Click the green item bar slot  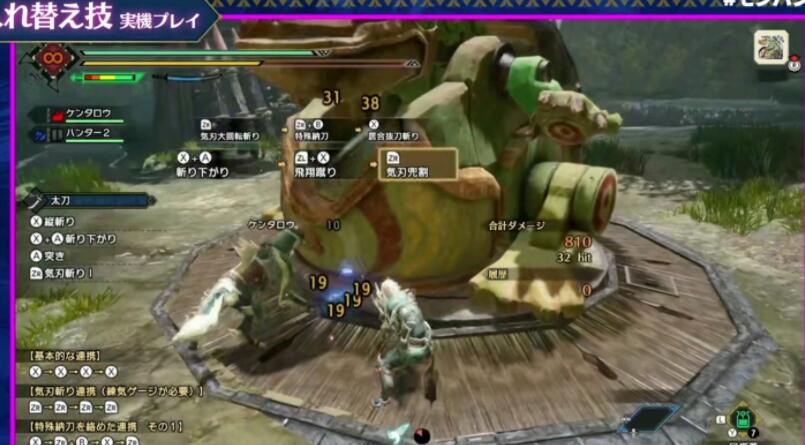[742, 418]
